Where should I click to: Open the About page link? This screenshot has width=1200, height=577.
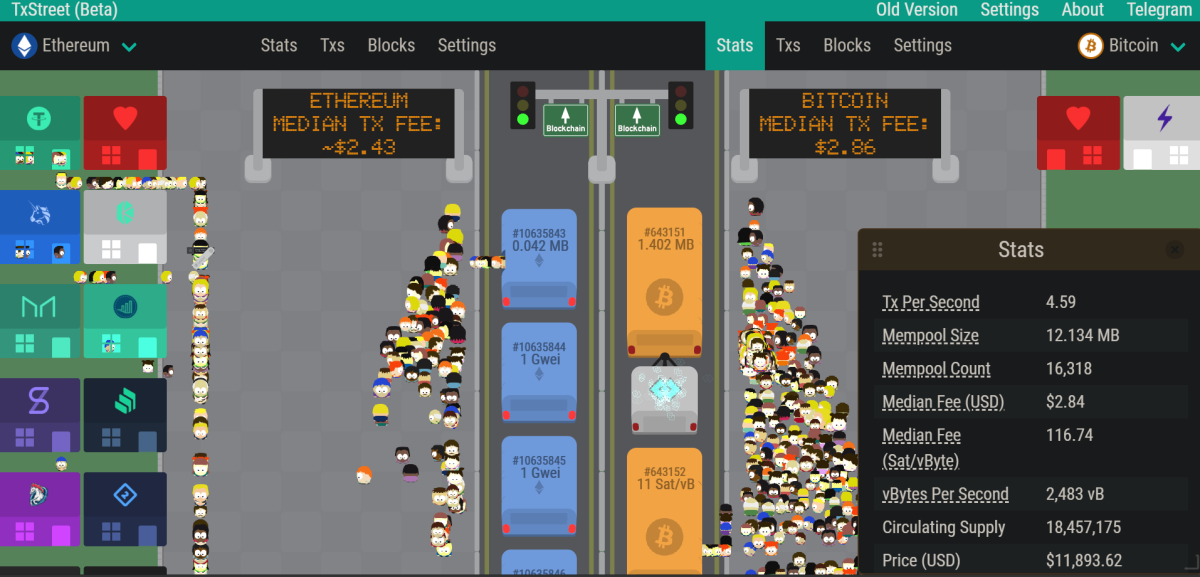pyautogui.click(x=1082, y=10)
